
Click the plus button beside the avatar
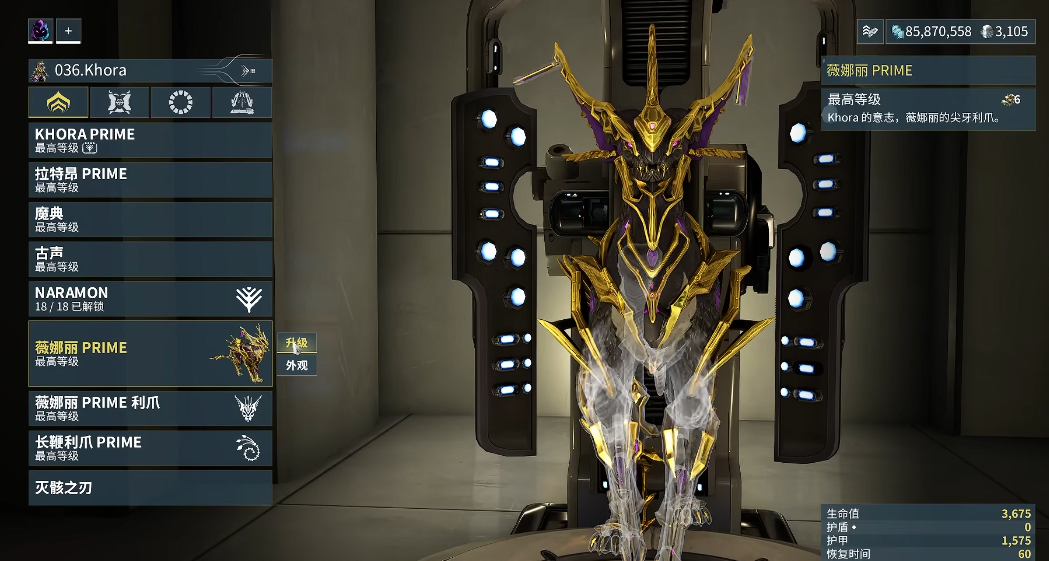(68, 31)
